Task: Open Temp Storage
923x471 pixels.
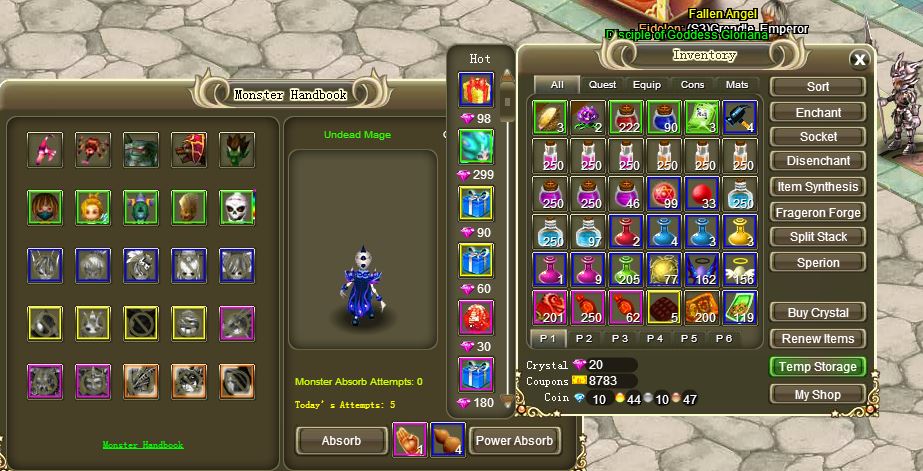Action: (818, 367)
